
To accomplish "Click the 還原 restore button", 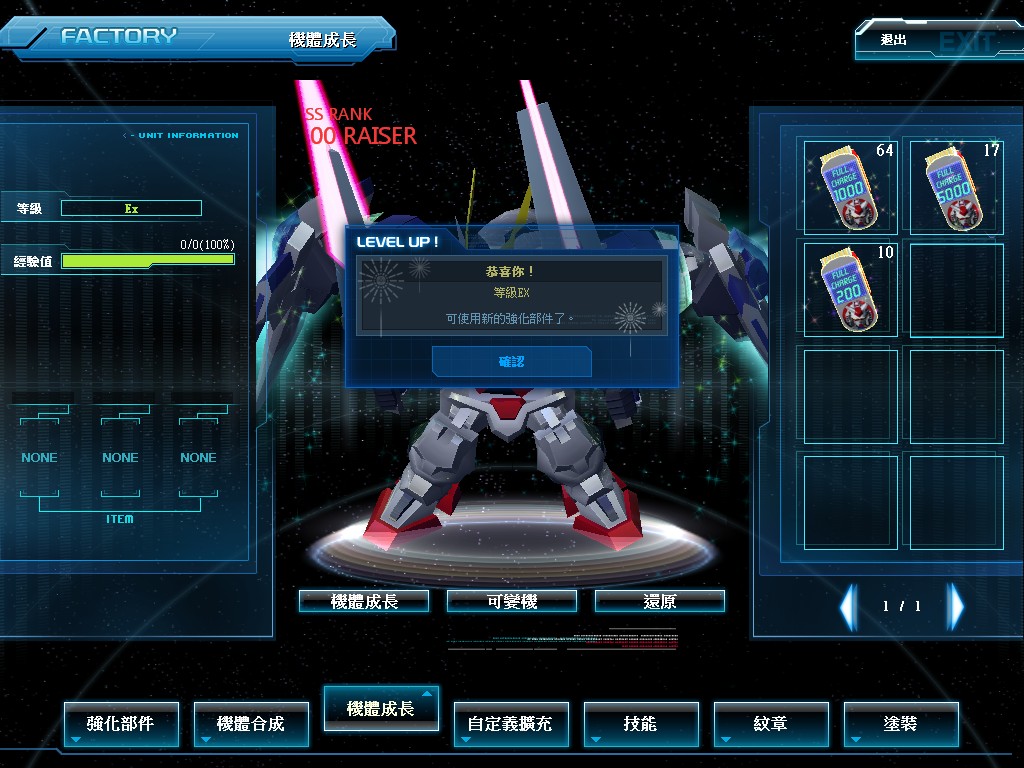I will pyautogui.click(x=659, y=601).
